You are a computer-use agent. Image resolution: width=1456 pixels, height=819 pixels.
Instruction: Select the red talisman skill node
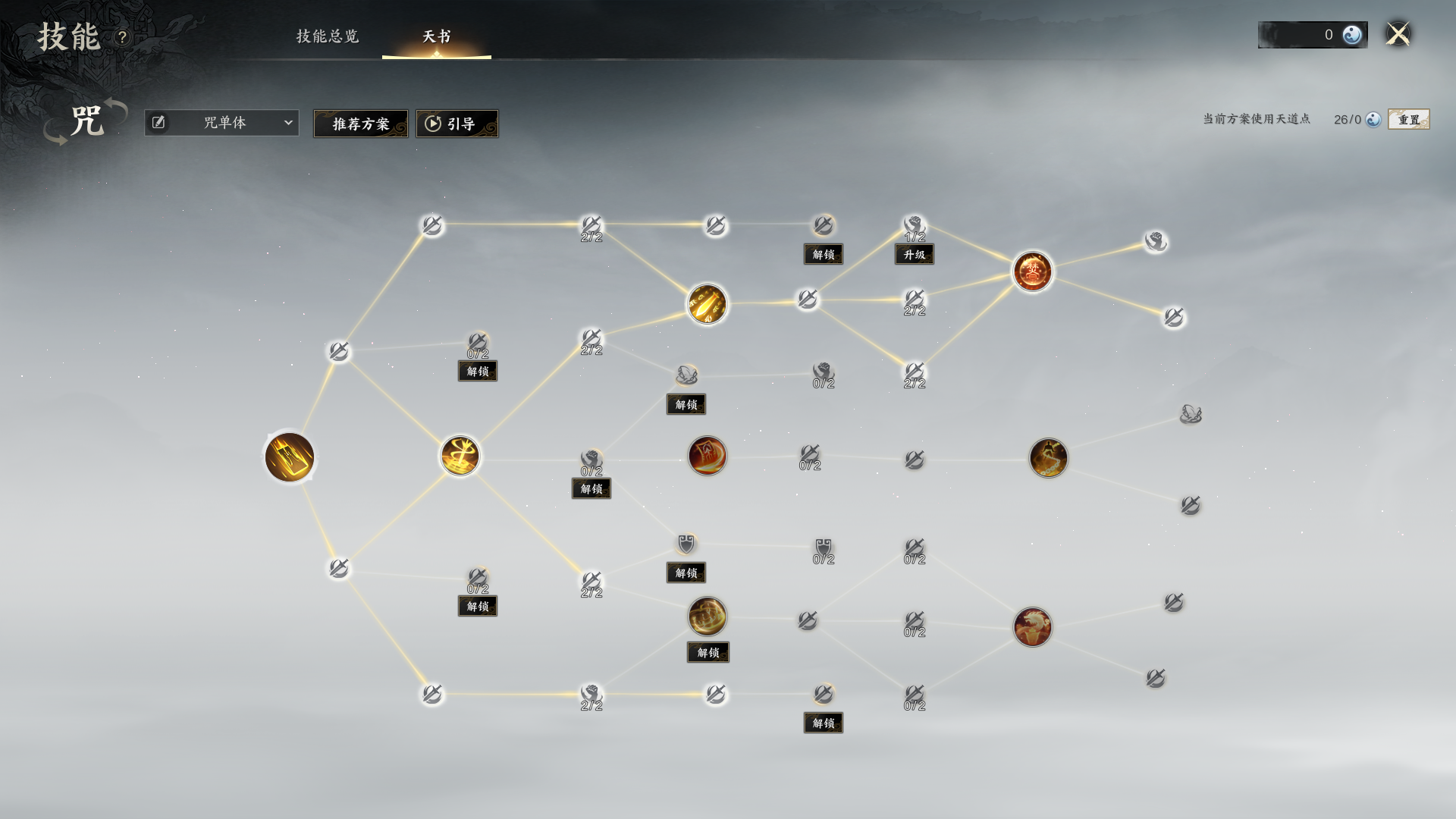click(708, 456)
